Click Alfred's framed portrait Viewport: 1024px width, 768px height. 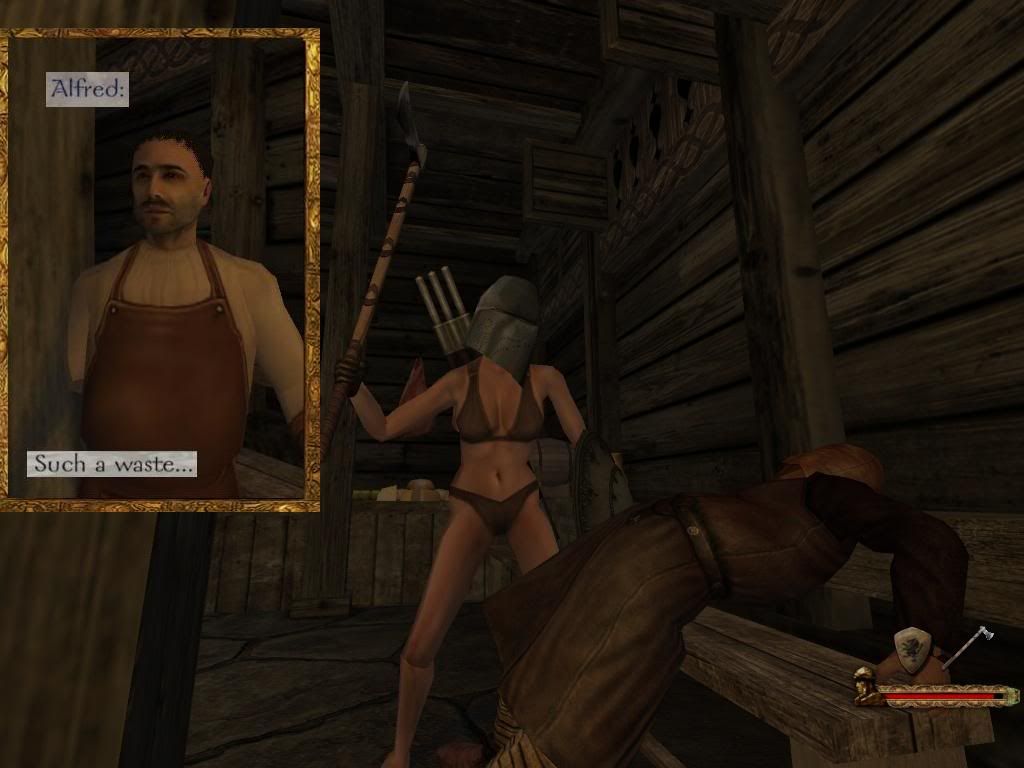160,270
